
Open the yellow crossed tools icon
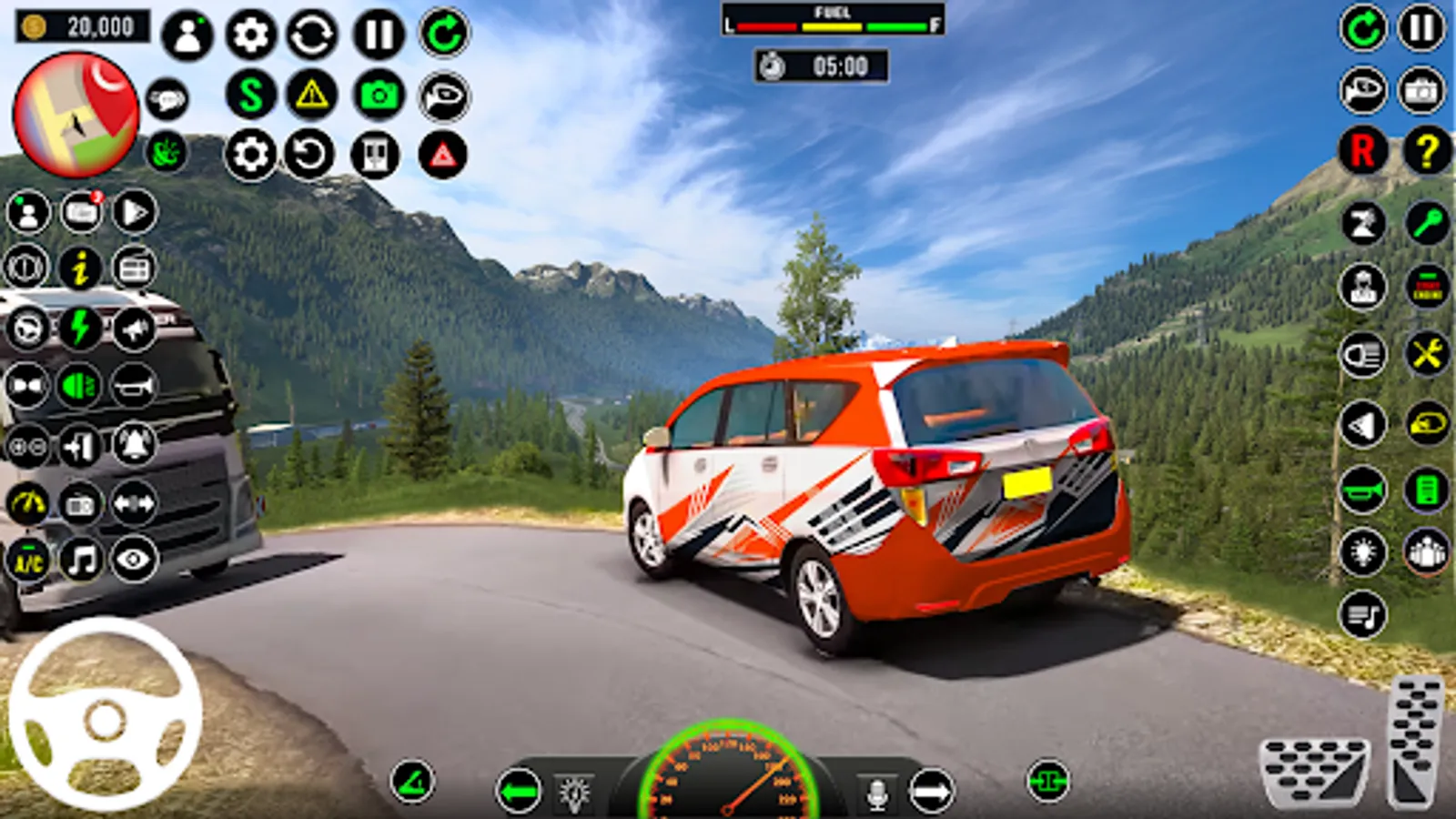[1426, 354]
